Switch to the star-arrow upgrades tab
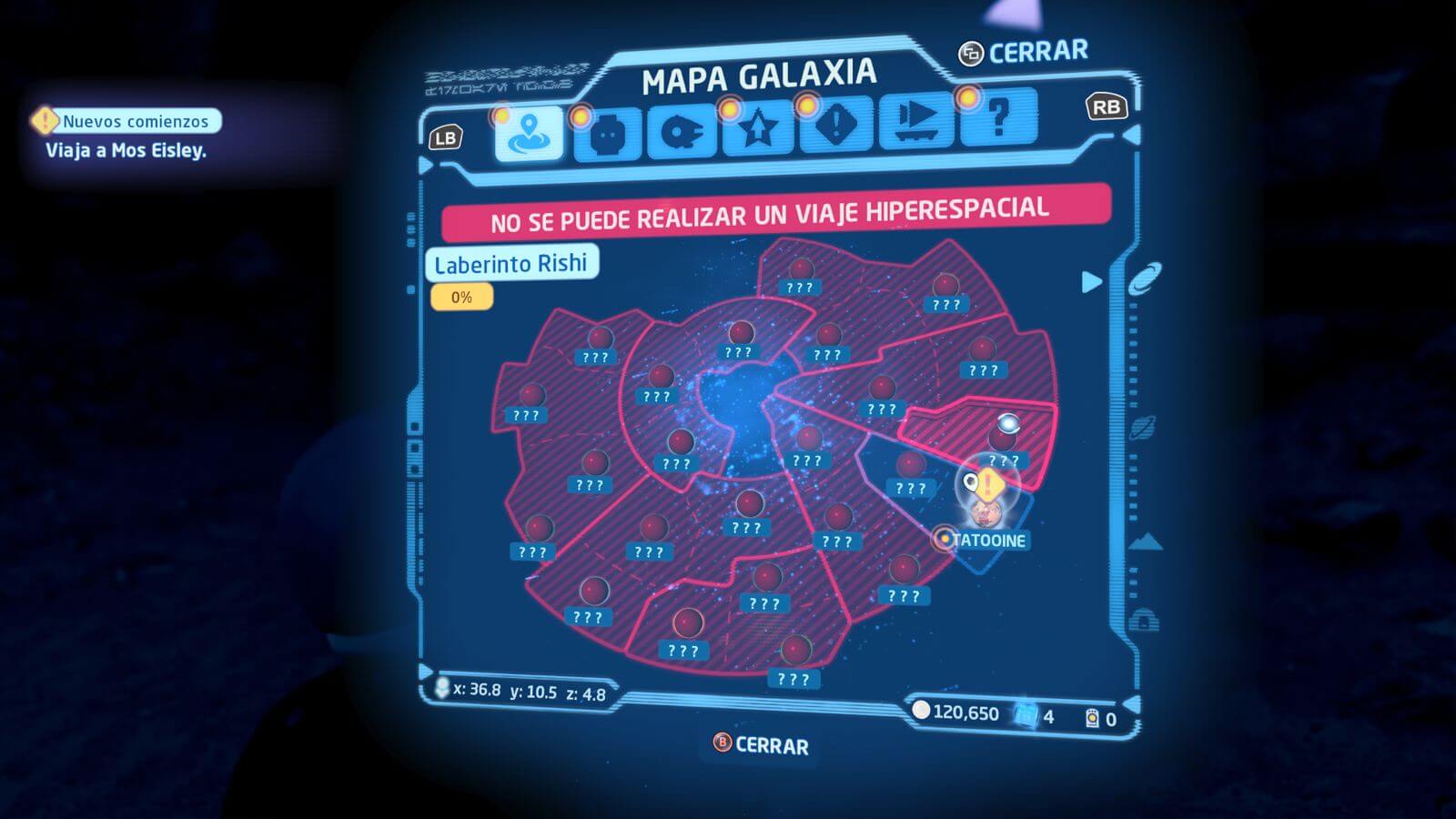The height and width of the screenshot is (819, 1456). (758, 129)
